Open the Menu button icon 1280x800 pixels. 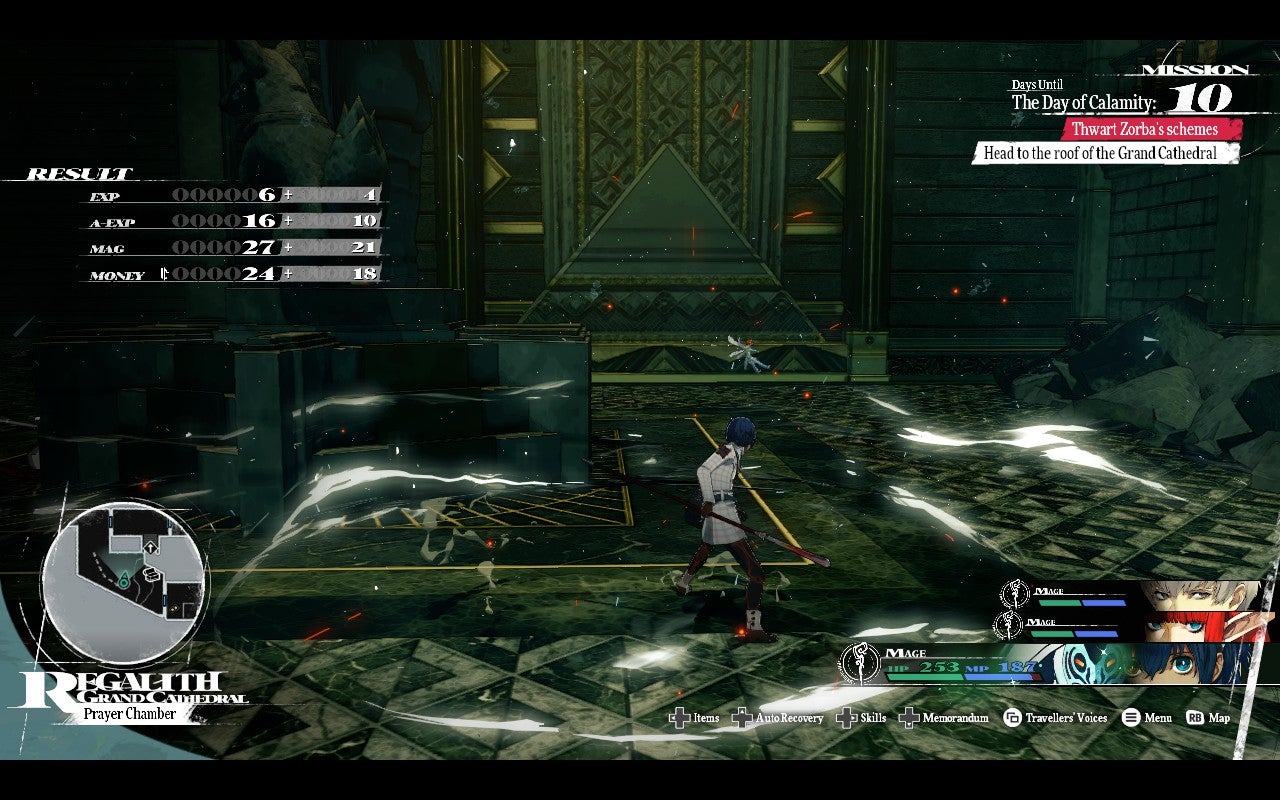pos(1133,718)
